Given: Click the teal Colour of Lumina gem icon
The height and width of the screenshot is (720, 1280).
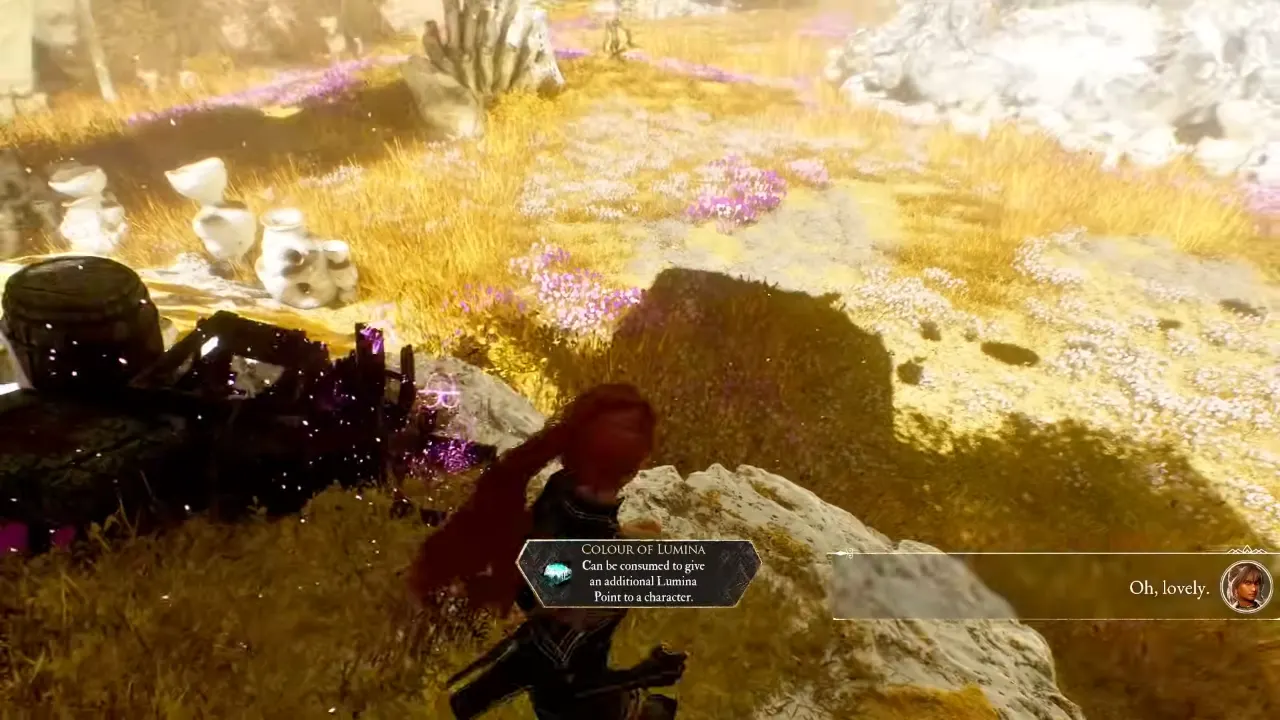Looking at the screenshot, I should pos(557,573).
